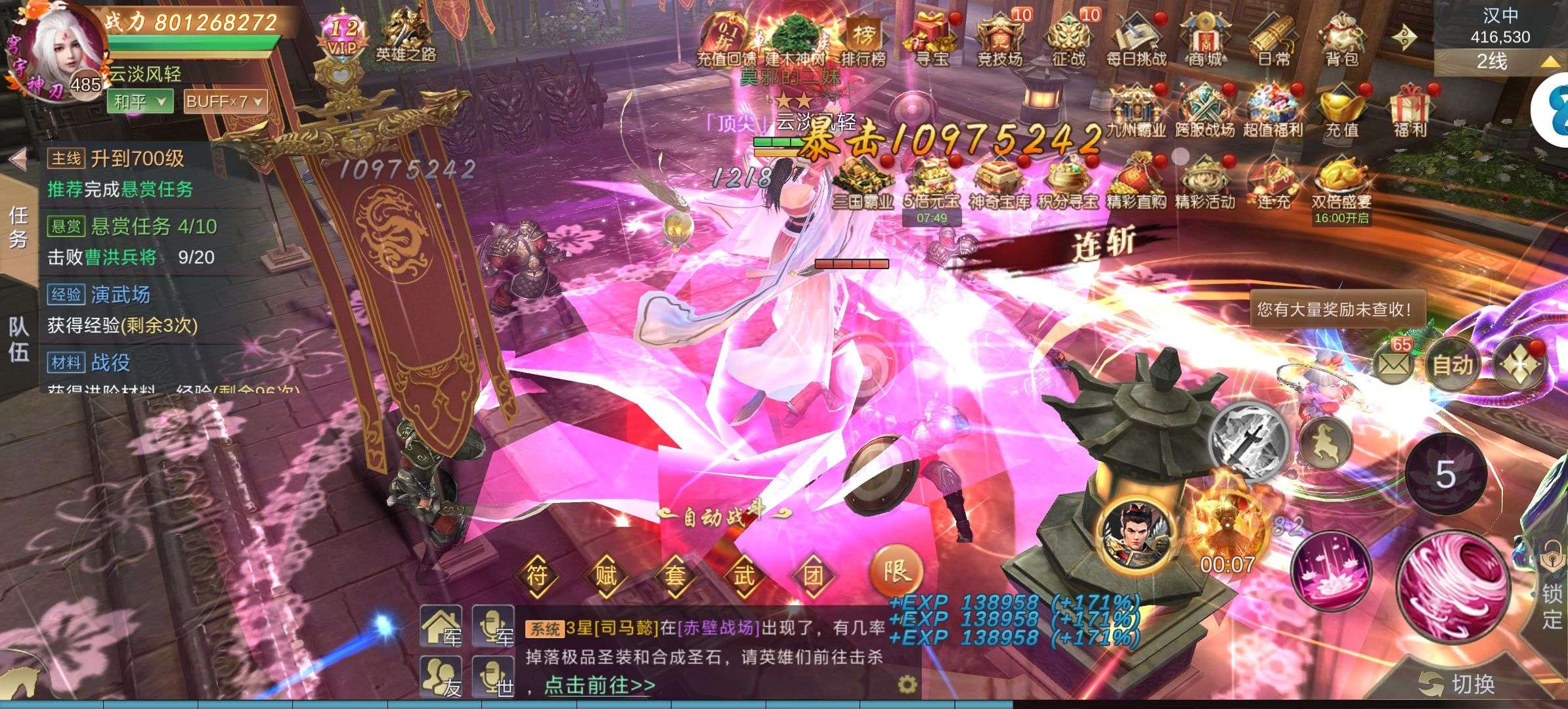Image resolution: width=1568 pixels, height=709 pixels.
Task: Open the VIP 12 badge
Action: (x=344, y=36)
